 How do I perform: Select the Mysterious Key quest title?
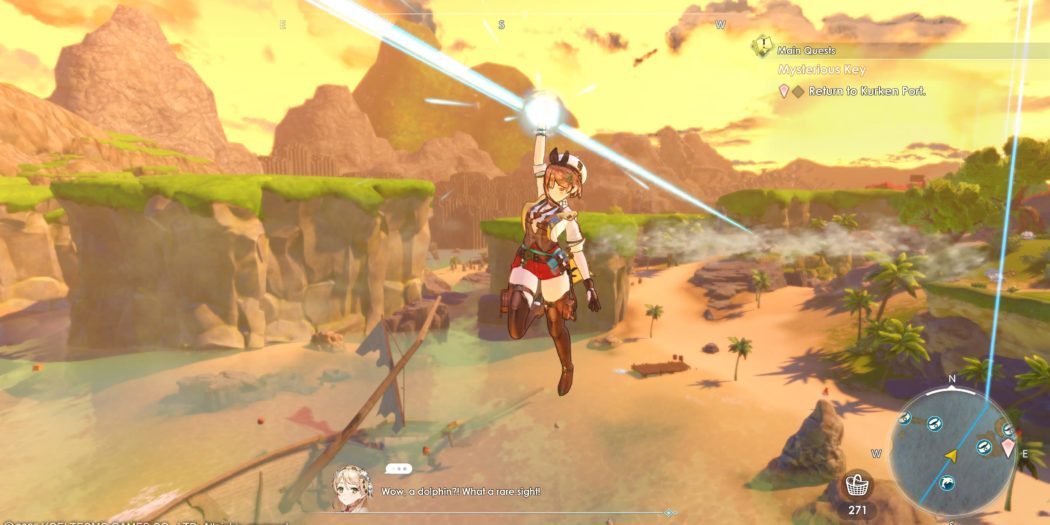(822, 70)
